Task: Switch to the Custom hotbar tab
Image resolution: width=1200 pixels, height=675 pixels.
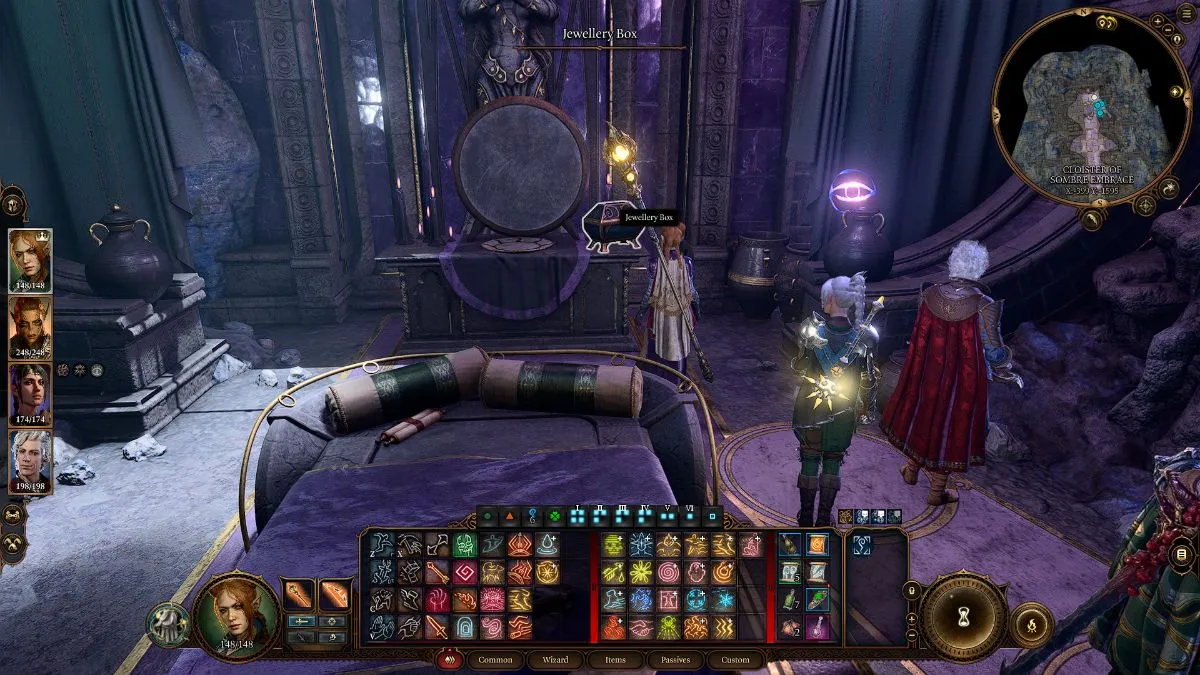Action: 734,660
